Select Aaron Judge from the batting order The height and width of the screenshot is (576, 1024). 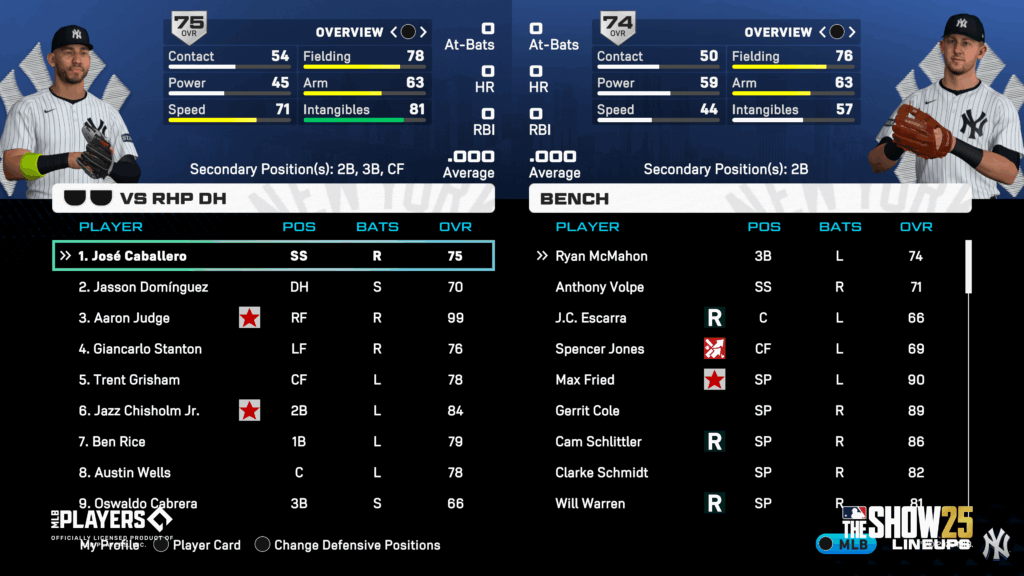coord(272,318)
